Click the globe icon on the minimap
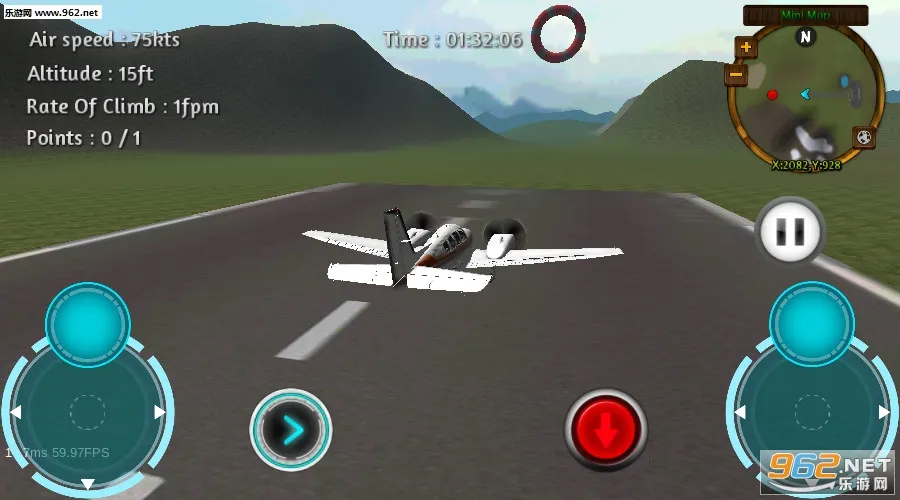 [x=864, y=137]
